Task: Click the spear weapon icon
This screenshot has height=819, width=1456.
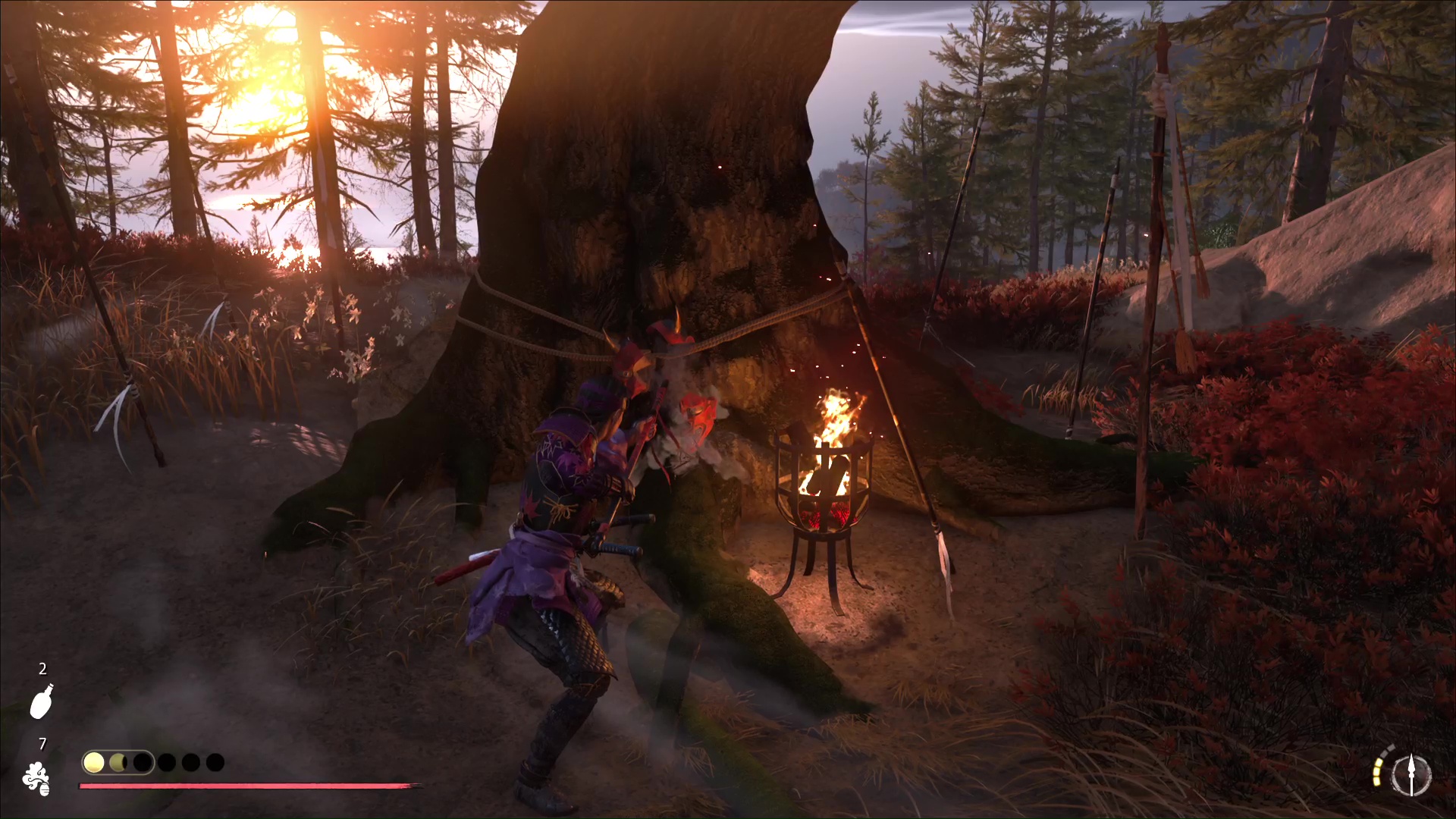Action: coord(1411,776)
